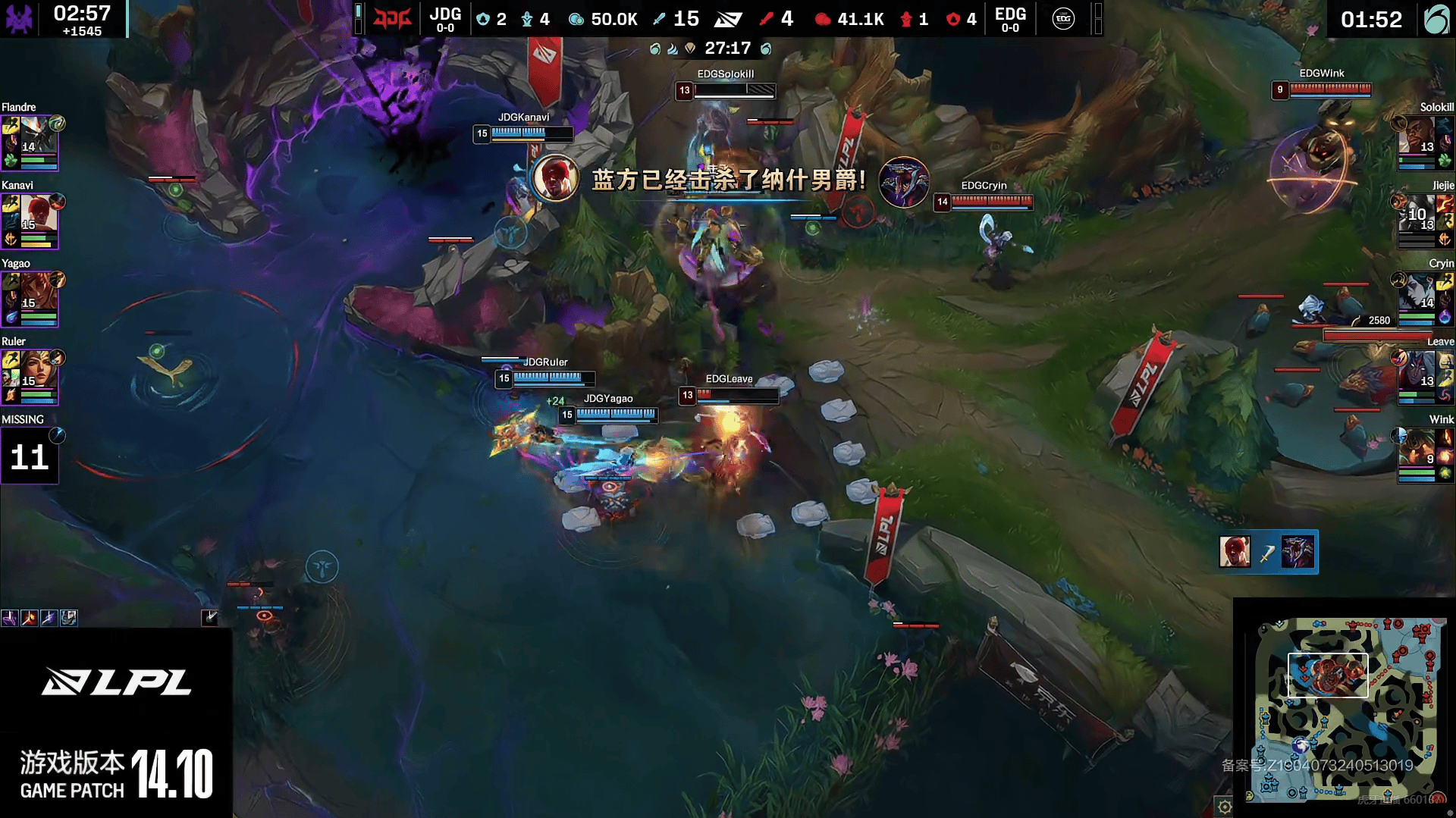Open the gear settings beside the minimap
Image resolution: width=1456 pixels, height=818 pixels.
click(x=1224, y=807)
